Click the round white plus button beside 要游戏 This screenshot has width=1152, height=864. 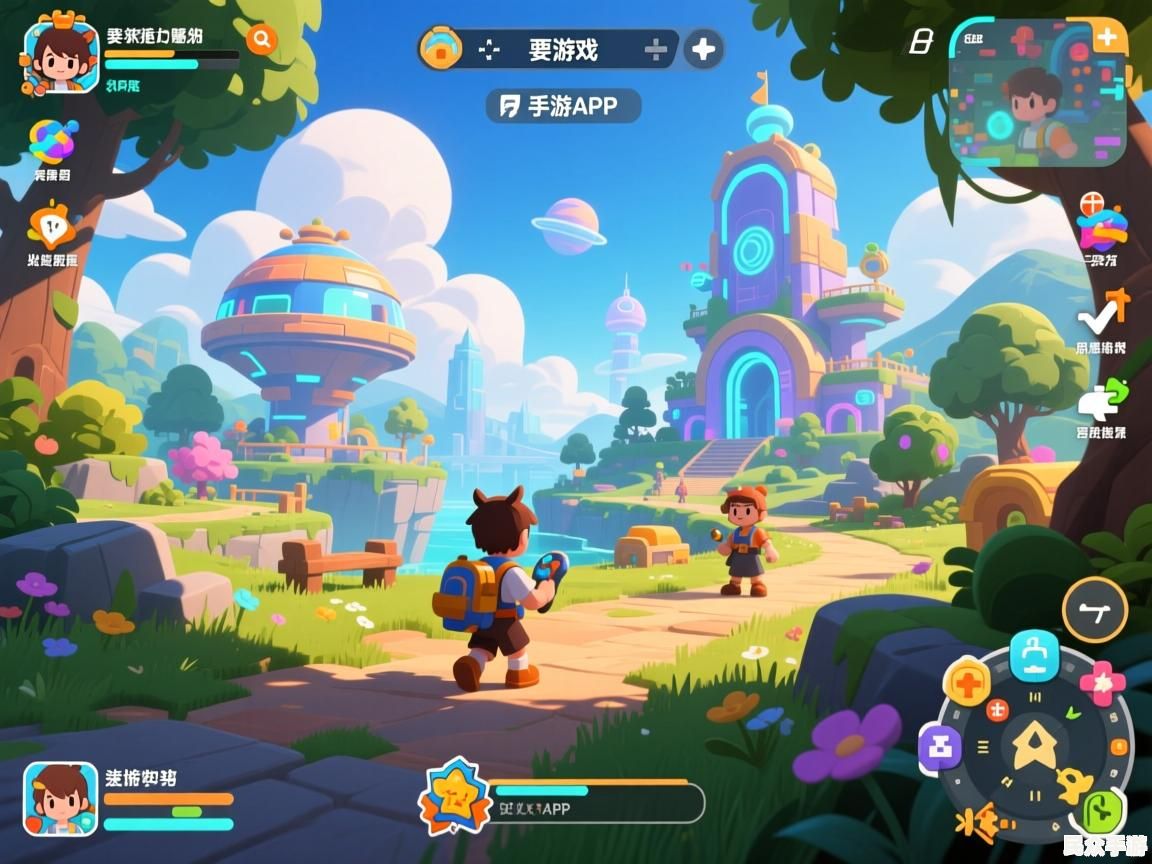704,49
